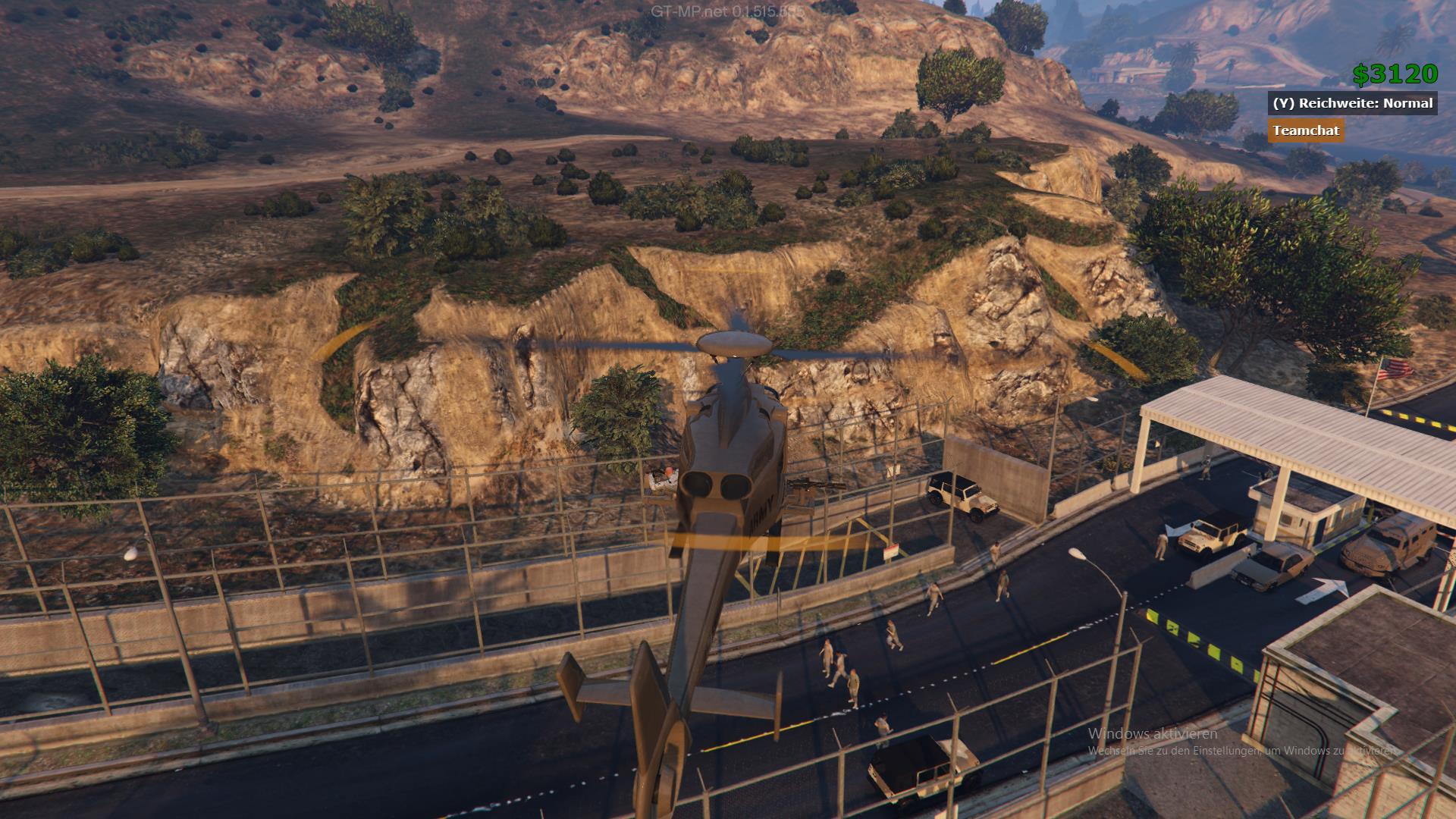Screen dimensions: 1456x819
Task: Select the orange Teamchat label
Action: pyautogui.click(x=1305, y=130)
